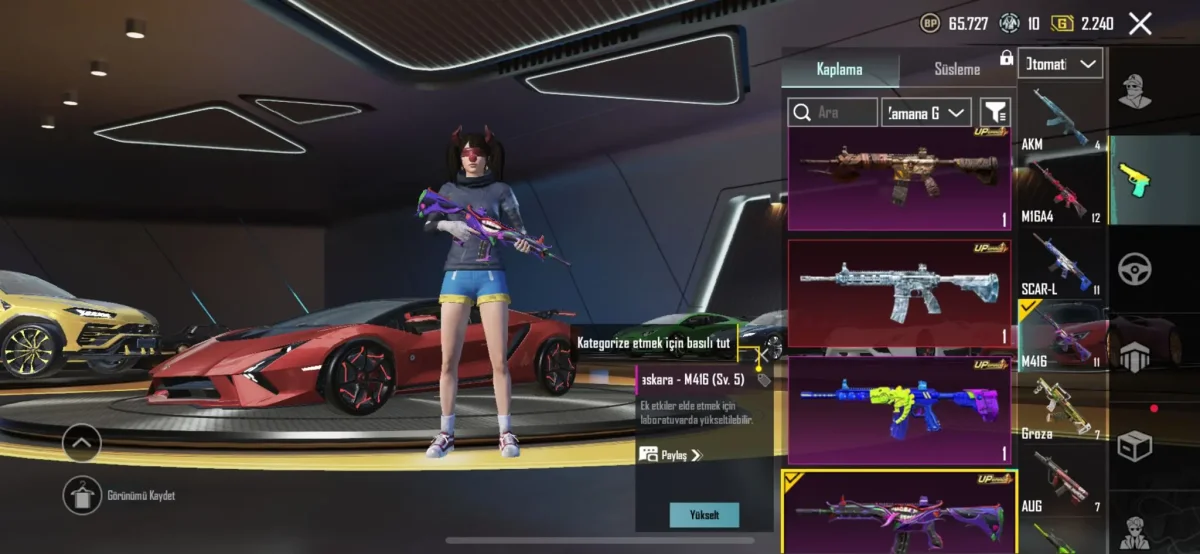This screenshot has width=1200, height=554.
Task: Pick the Groza weapon entry
Action: pos(1060,408)
